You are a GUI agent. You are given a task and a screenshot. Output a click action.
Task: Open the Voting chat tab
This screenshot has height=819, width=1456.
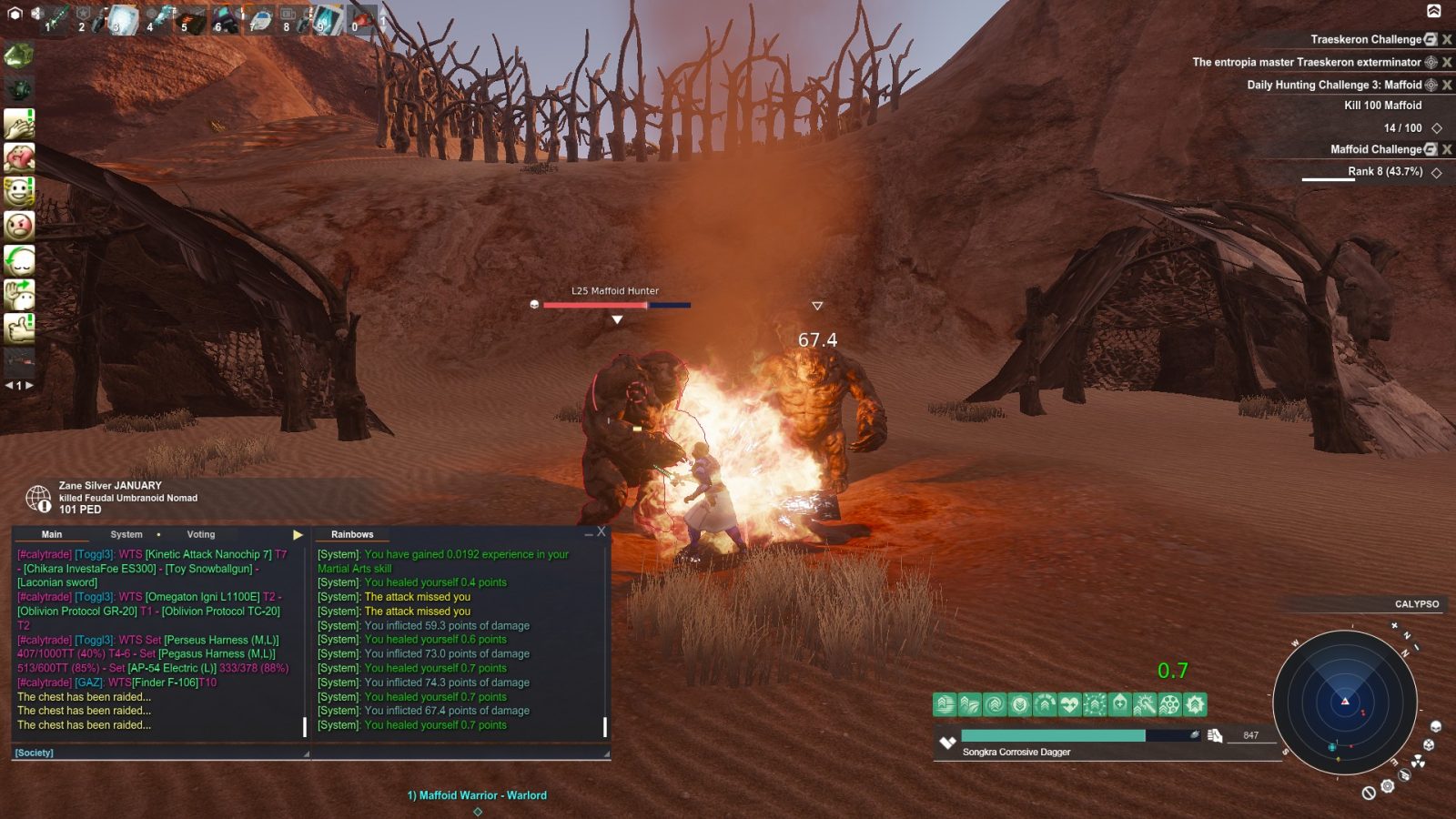(x=200, y=534)
